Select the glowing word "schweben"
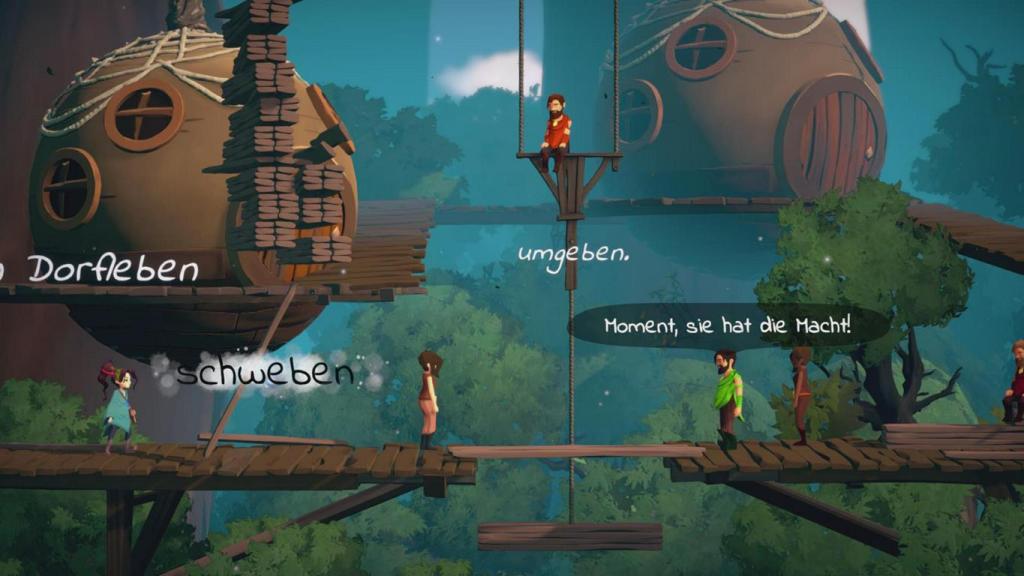 (x=265, y=373)
